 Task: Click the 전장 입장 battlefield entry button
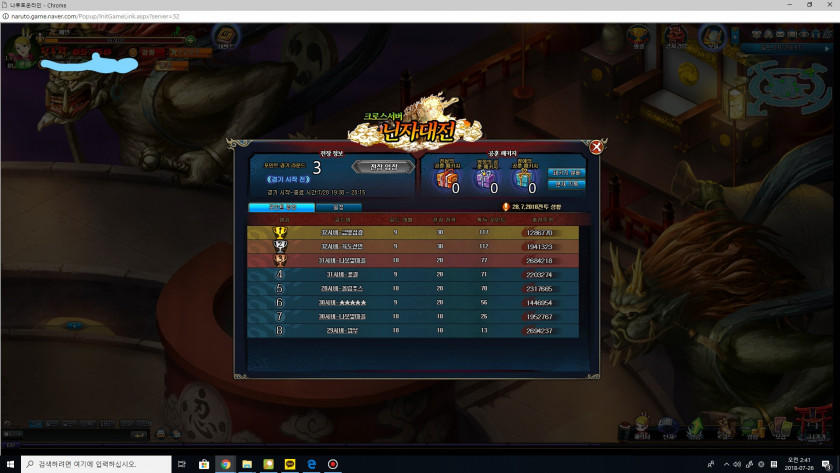[x=383, y=166]
